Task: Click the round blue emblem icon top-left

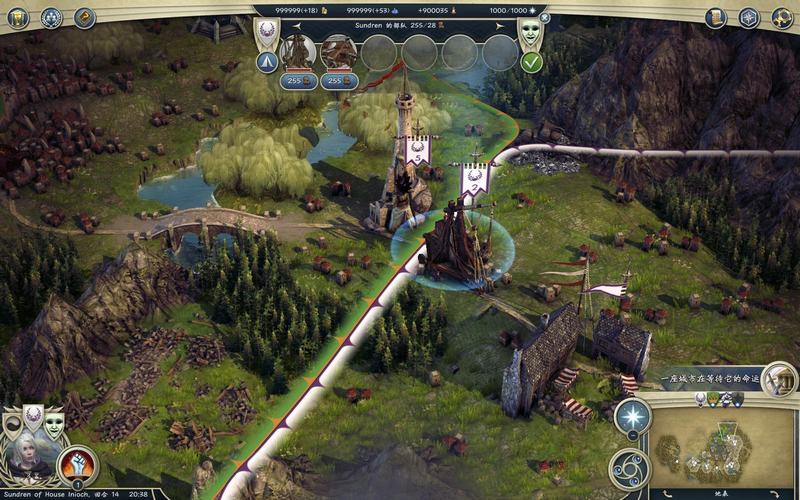Action: coord(52,17)
